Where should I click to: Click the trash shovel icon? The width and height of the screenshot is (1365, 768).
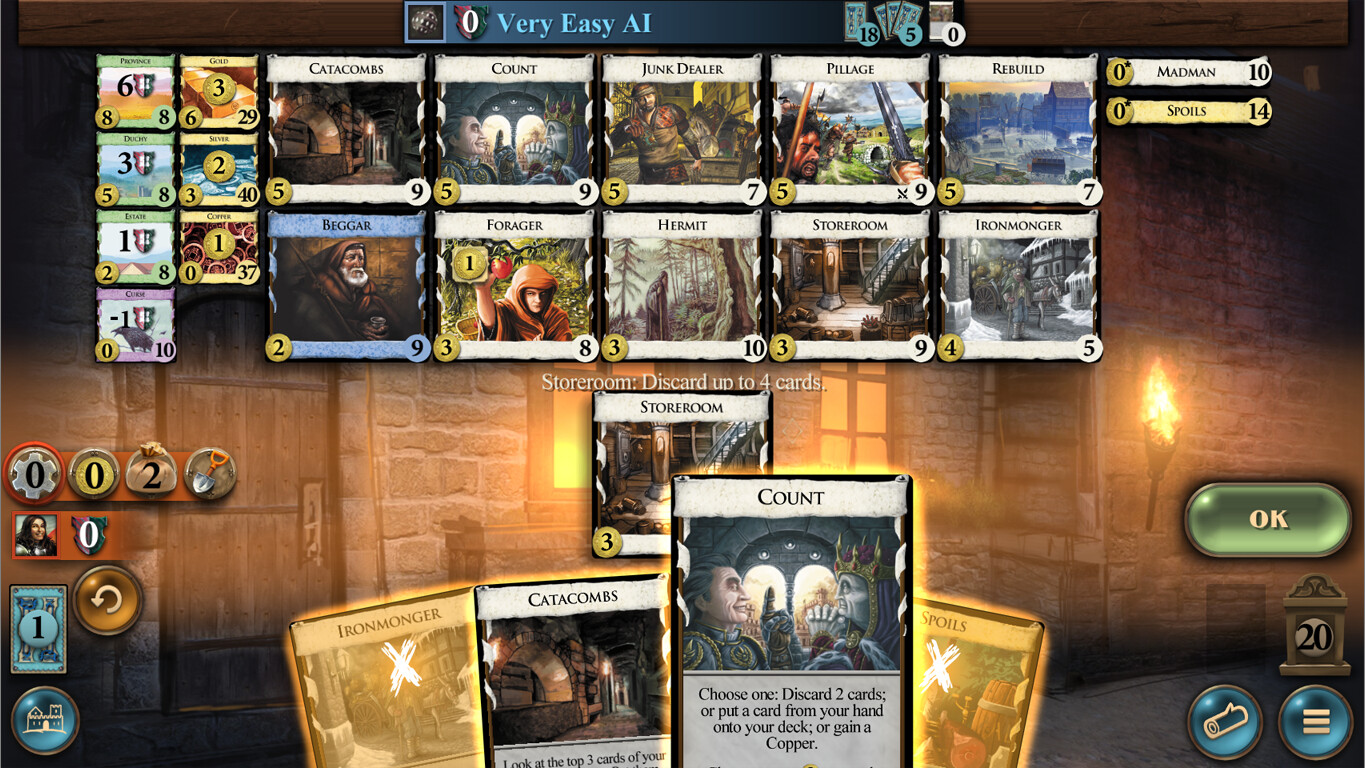(x=211, y=474)
